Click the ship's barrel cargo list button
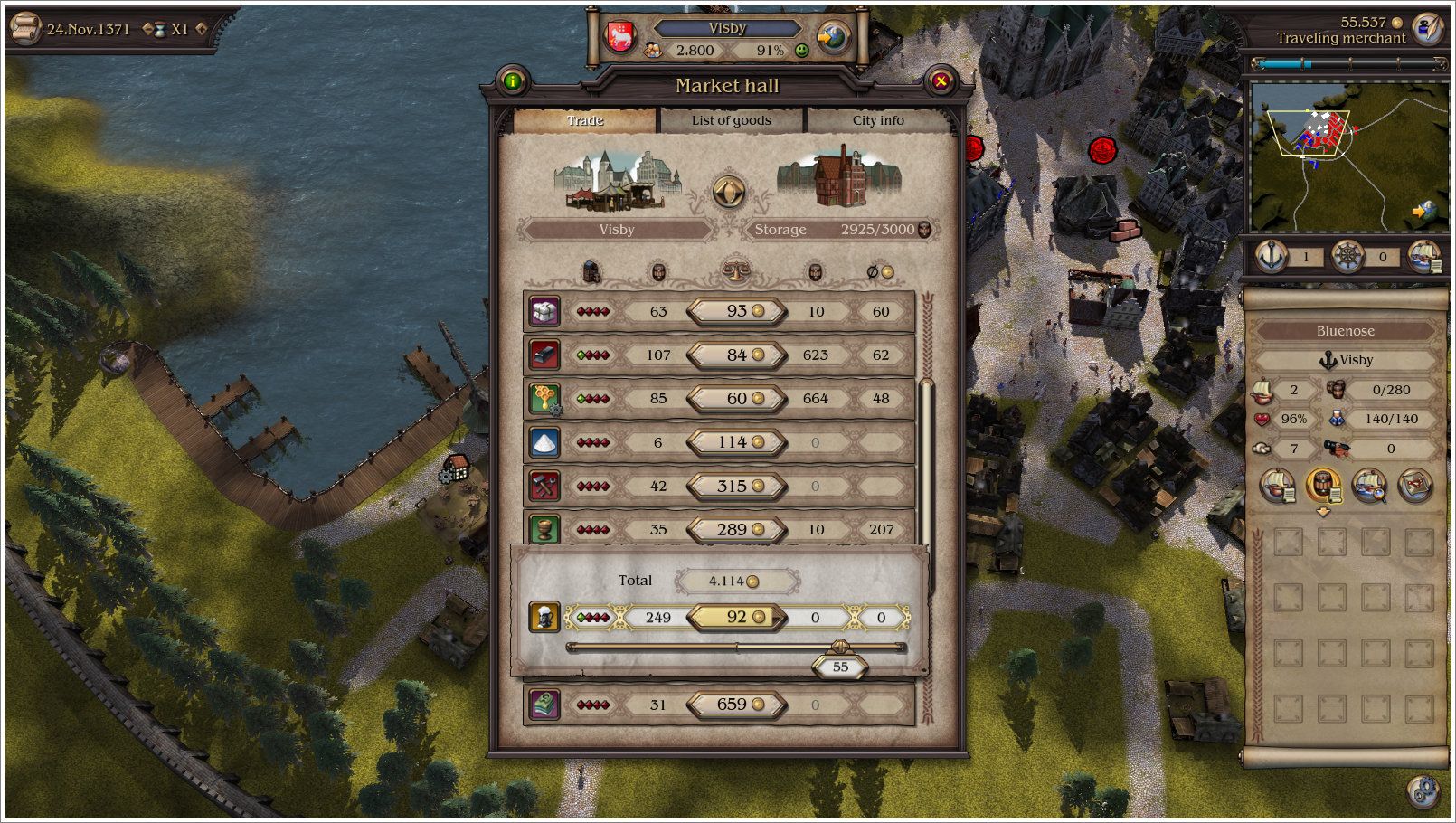This screenshot has width=1456, height=823. [1323, 486]
